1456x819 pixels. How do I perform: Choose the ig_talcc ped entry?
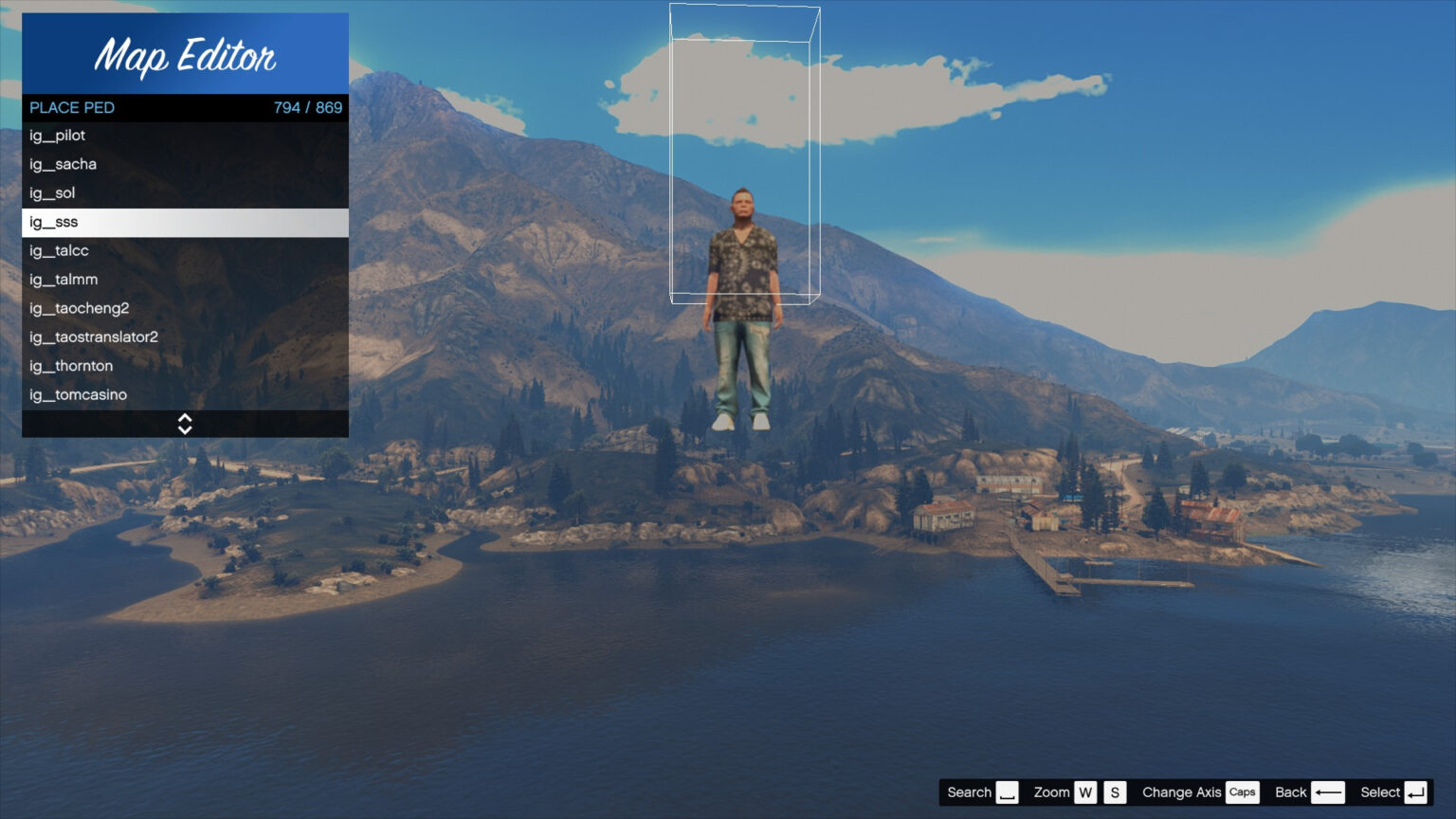(x=185, y=251)
